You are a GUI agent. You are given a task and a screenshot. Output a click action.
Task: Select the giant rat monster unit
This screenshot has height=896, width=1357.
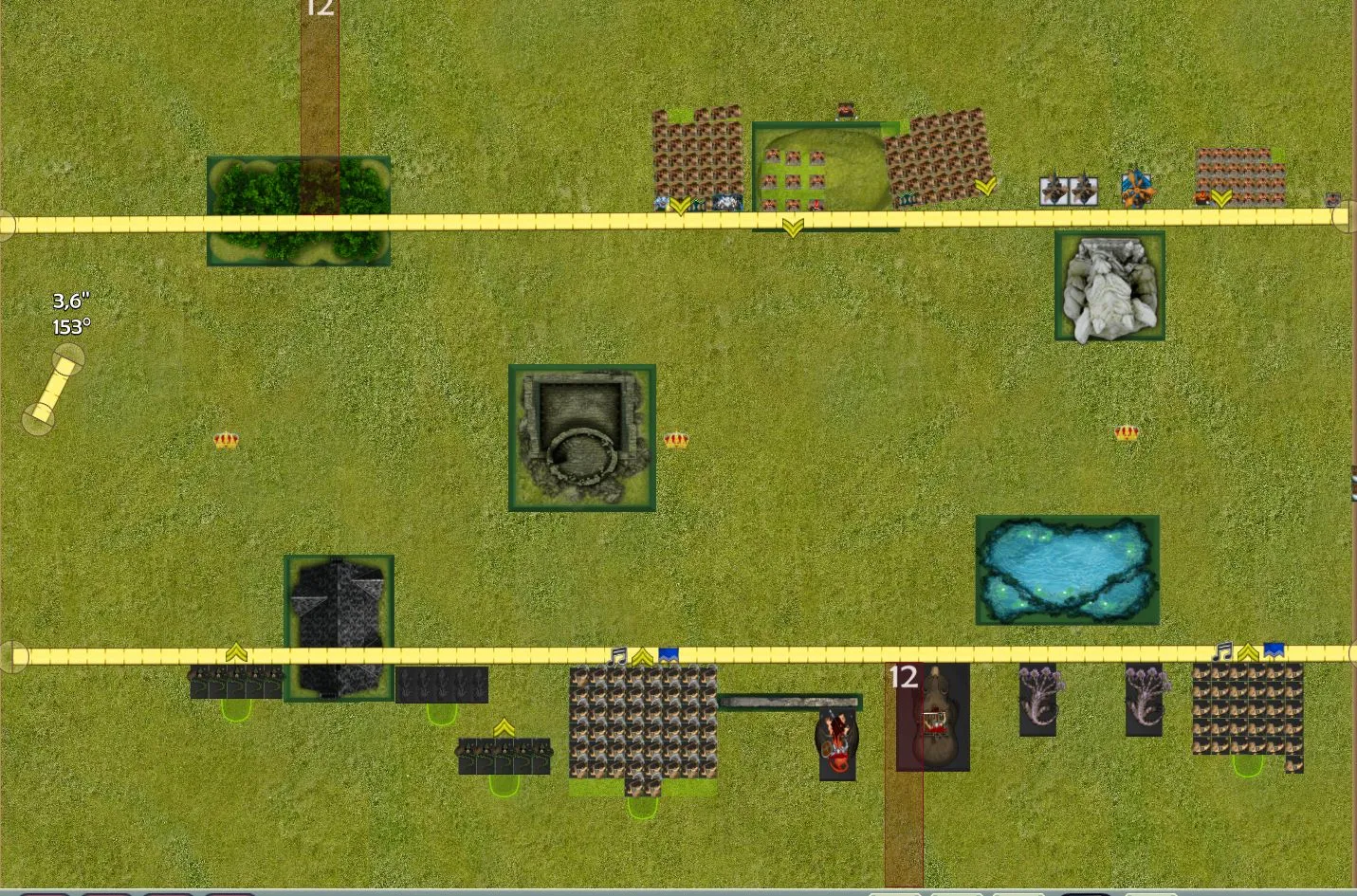click(x=933, y=718)
